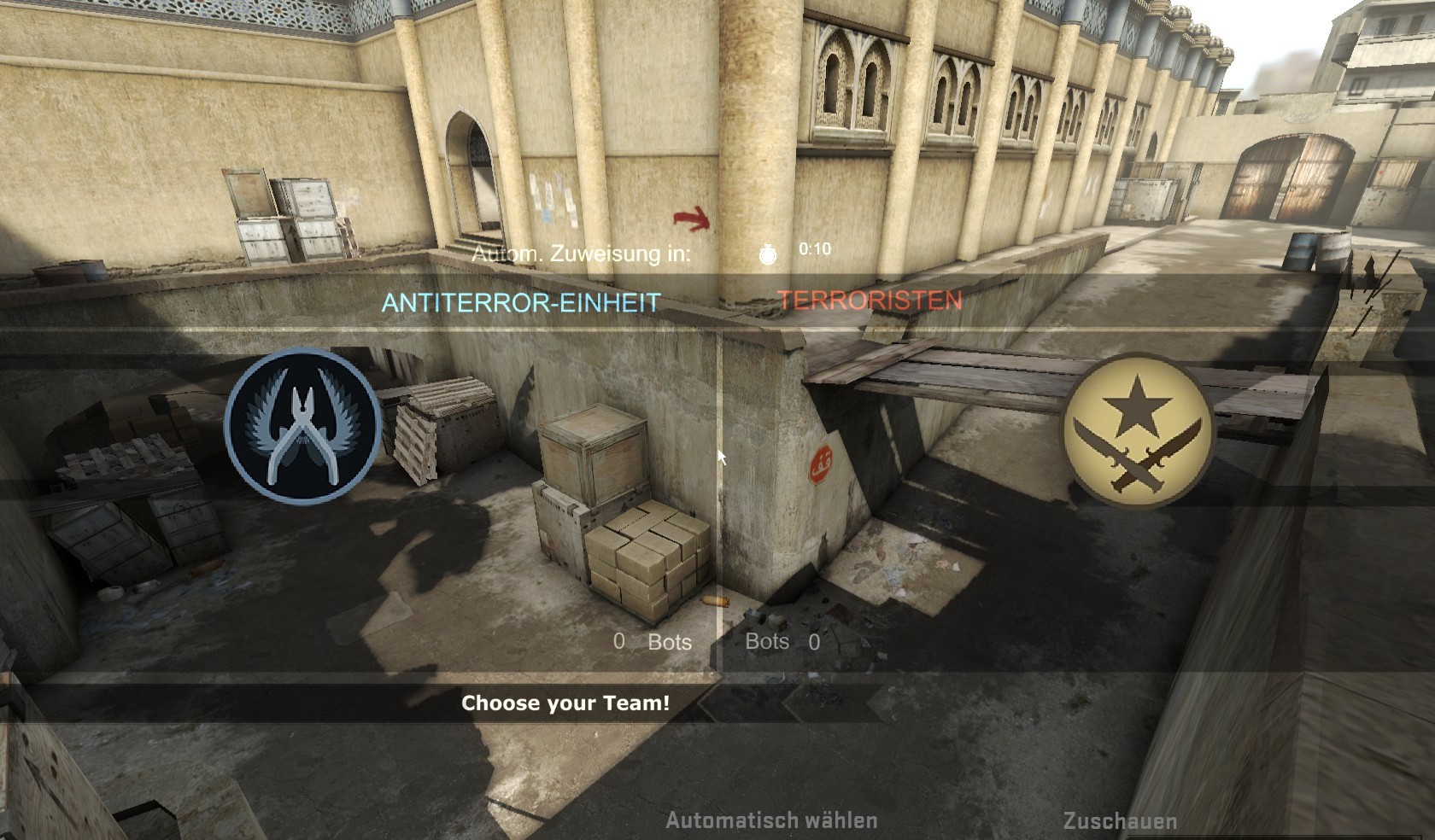Click the CT team name text in blue
The image size is (1435, 840).
pyautogui.click(x=520, y=300)
